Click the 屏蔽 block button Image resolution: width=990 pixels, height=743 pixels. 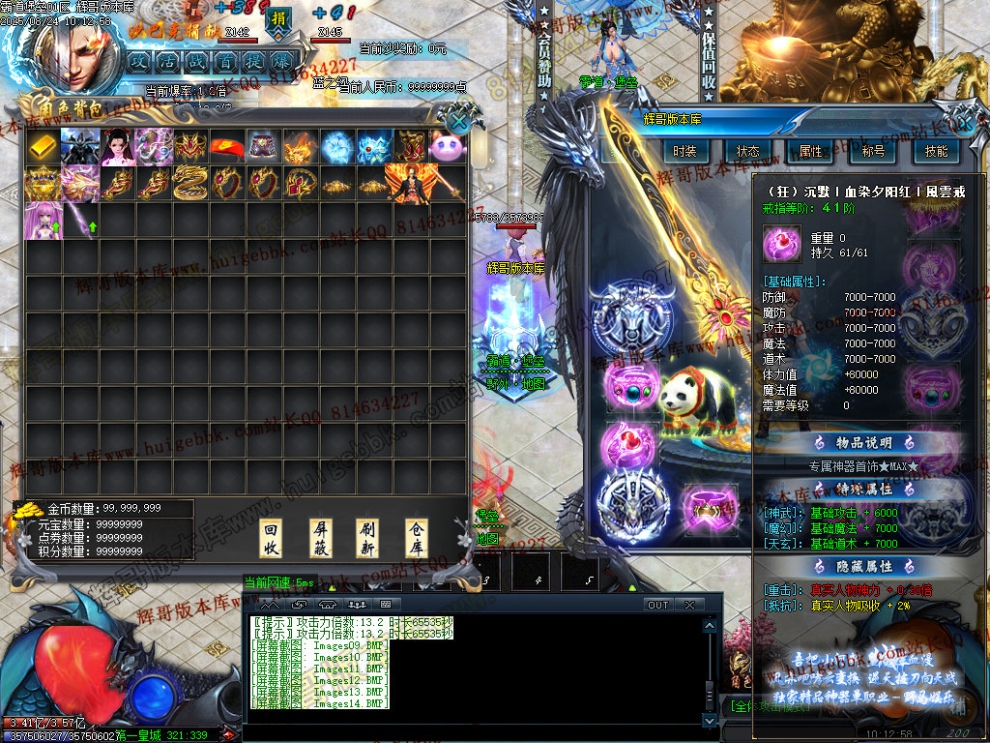click(320, 538)
